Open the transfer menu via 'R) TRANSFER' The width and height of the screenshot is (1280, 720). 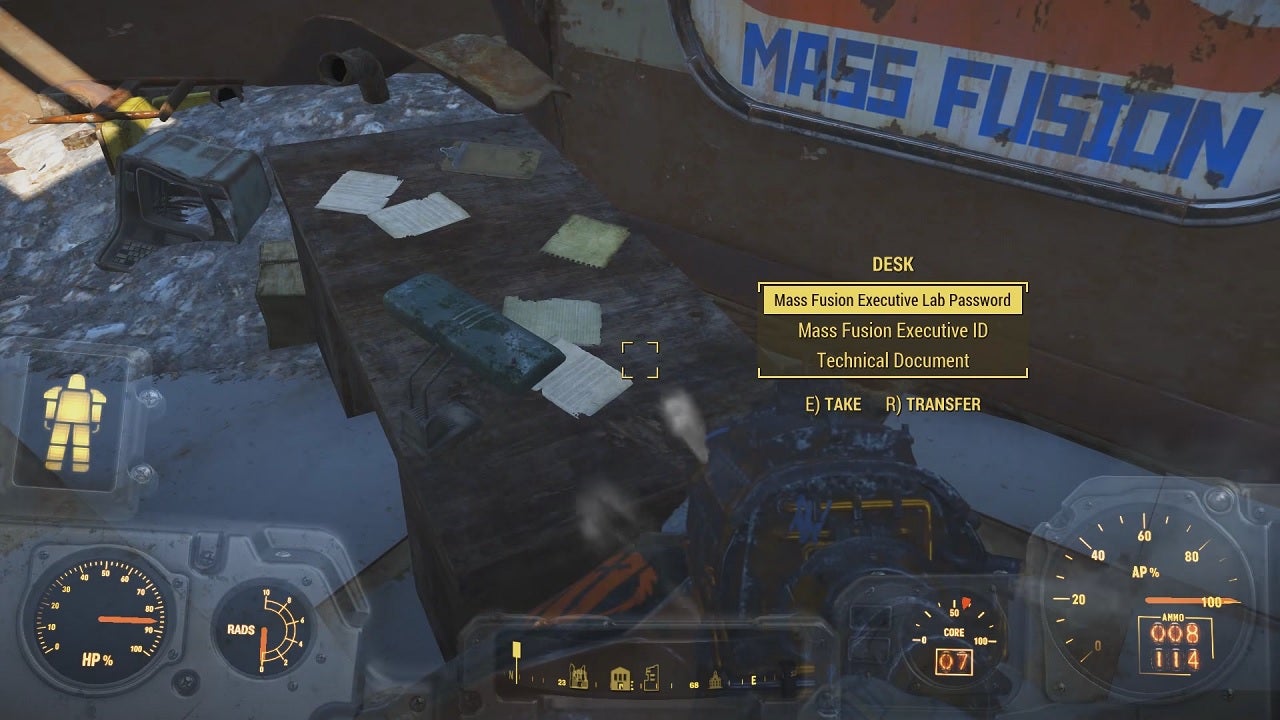[936, 405]
